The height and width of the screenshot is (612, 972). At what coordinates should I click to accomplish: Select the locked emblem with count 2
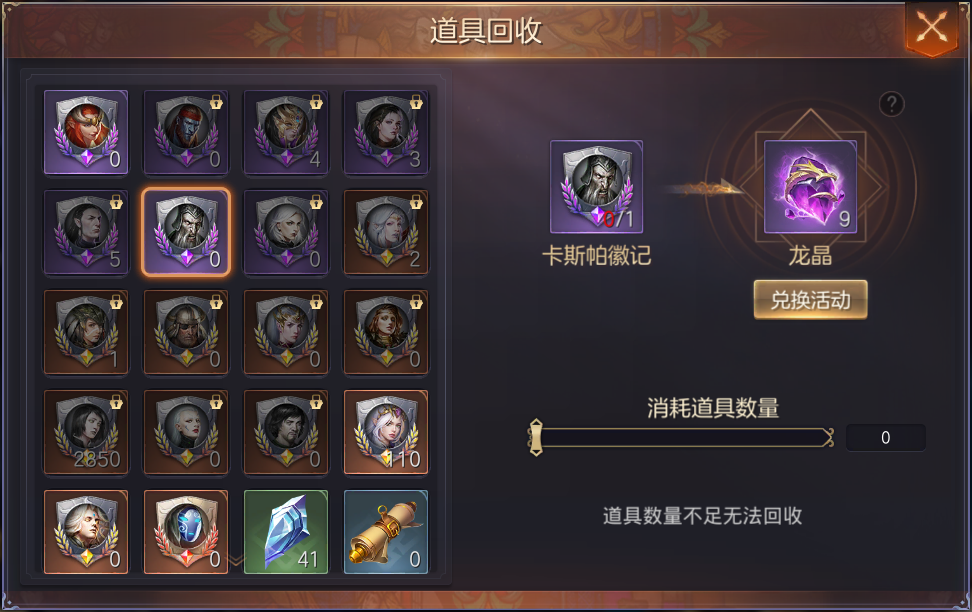click(x=386, y=232)
